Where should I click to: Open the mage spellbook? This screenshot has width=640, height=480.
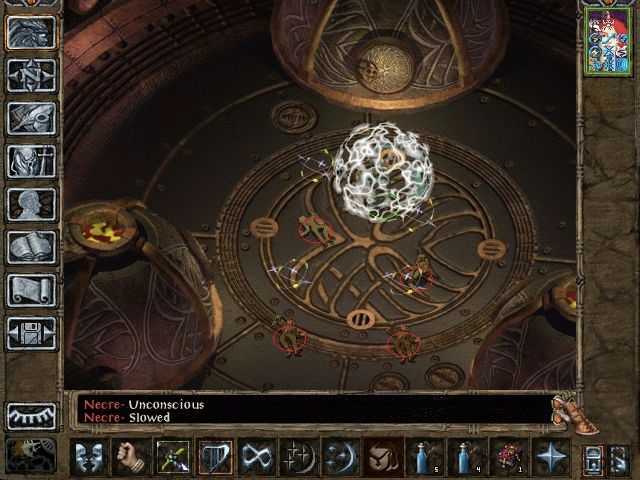(31, 247)
